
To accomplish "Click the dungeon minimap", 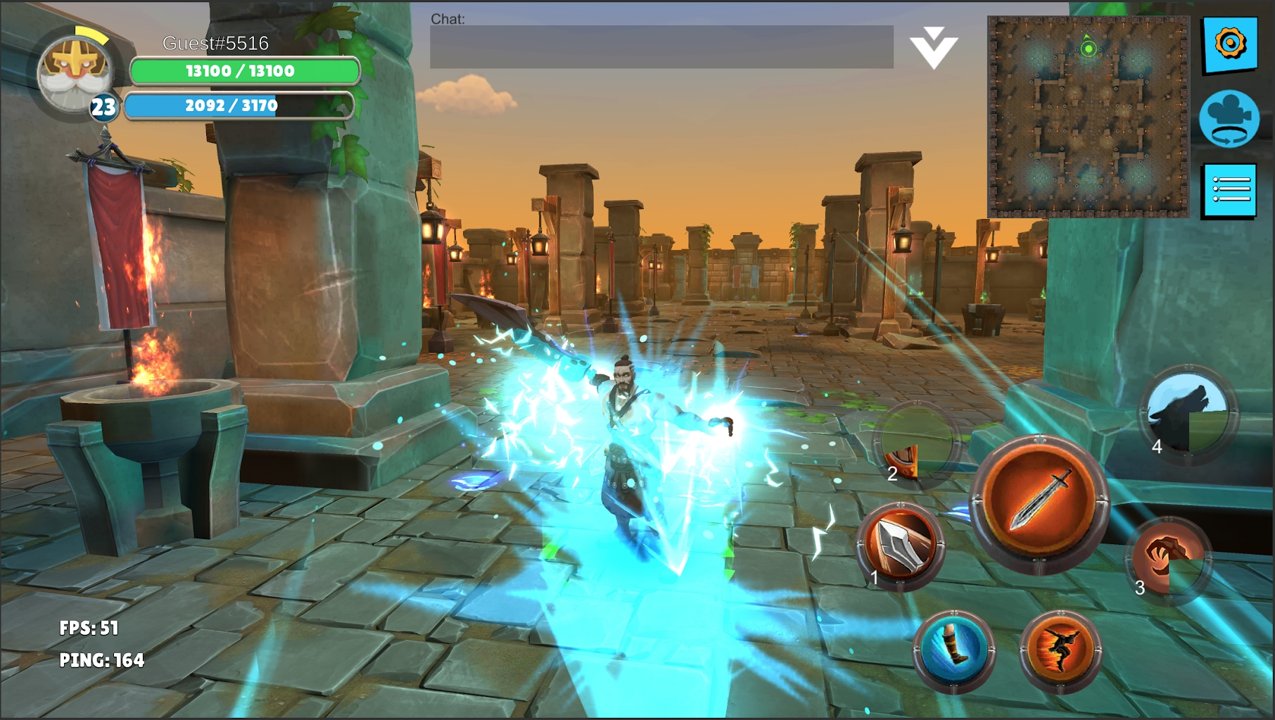I will click(x=1088, y=116).
